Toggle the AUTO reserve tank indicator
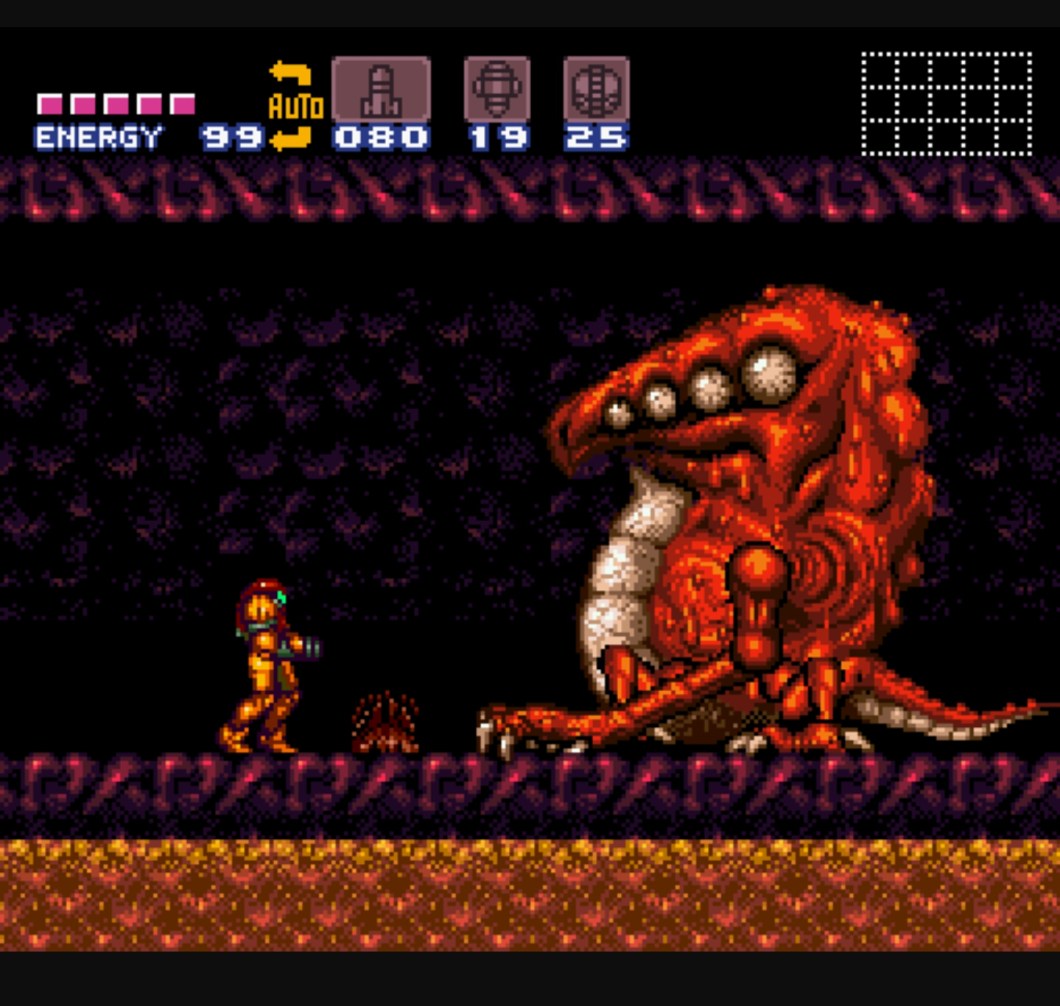The width and height of the screenshot is (1060, 1006). (x=294, y=106)
